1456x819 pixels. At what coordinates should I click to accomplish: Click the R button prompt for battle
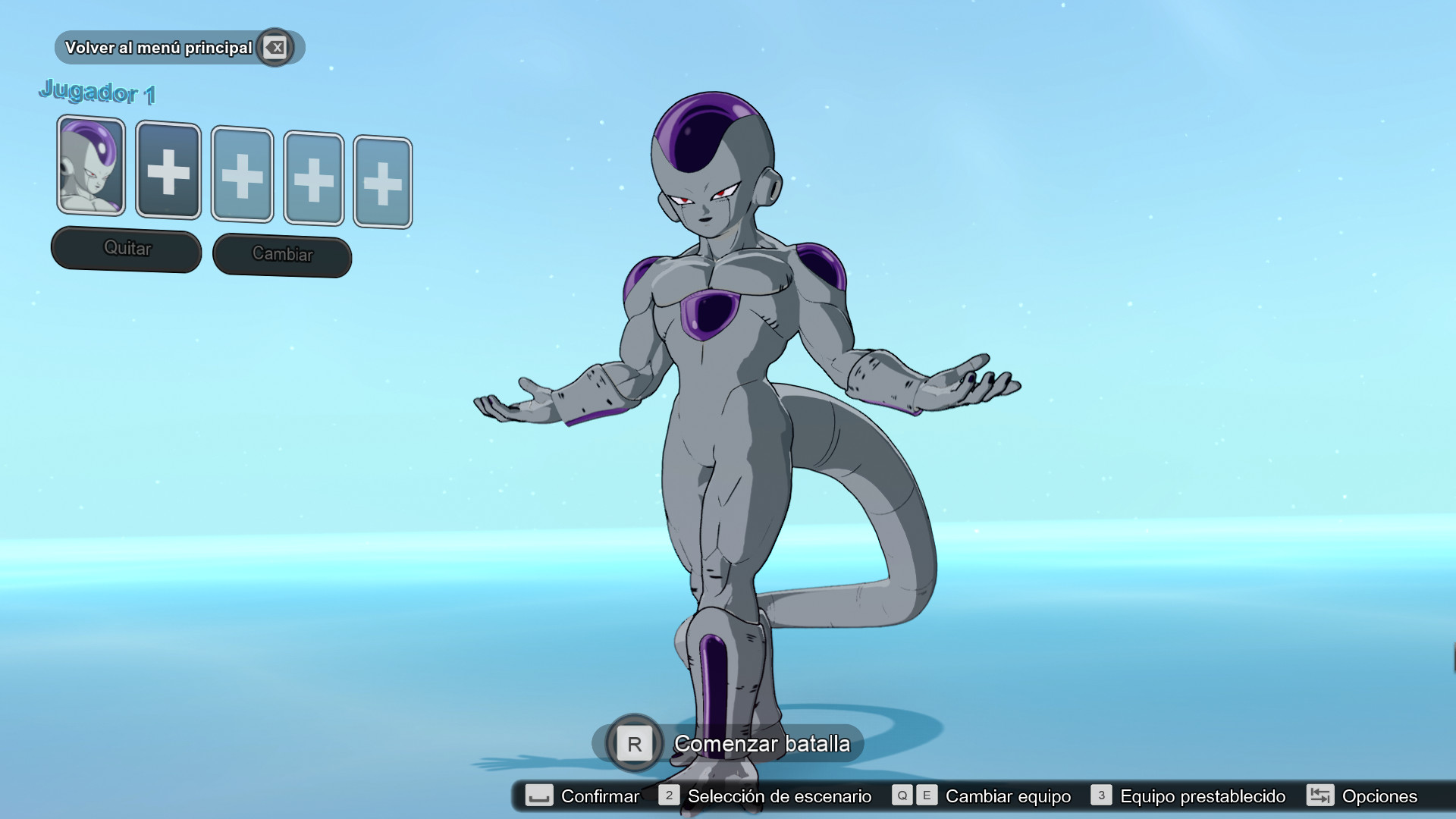(634, 744)
